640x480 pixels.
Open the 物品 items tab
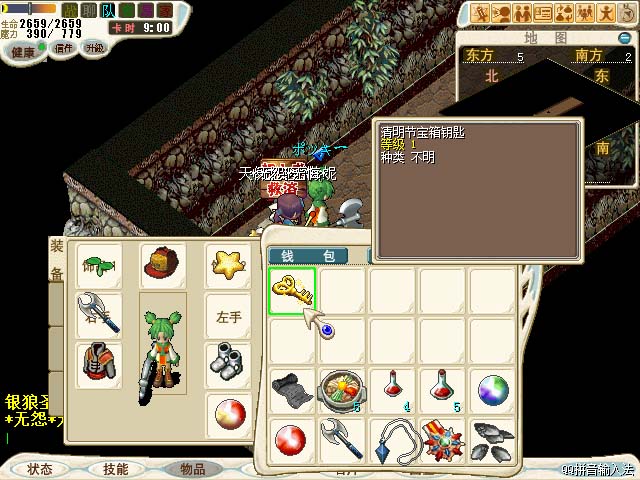tap(192, 468)
